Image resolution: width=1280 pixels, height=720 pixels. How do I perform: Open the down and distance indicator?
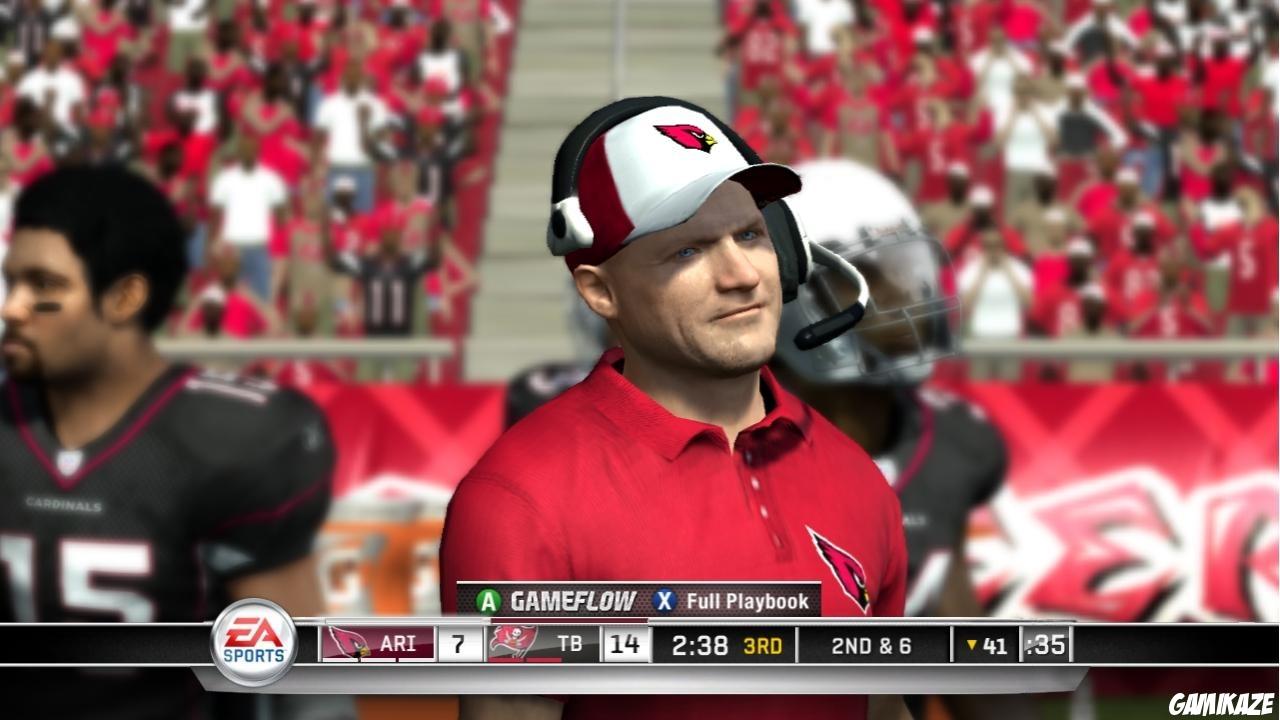point(873,646)
